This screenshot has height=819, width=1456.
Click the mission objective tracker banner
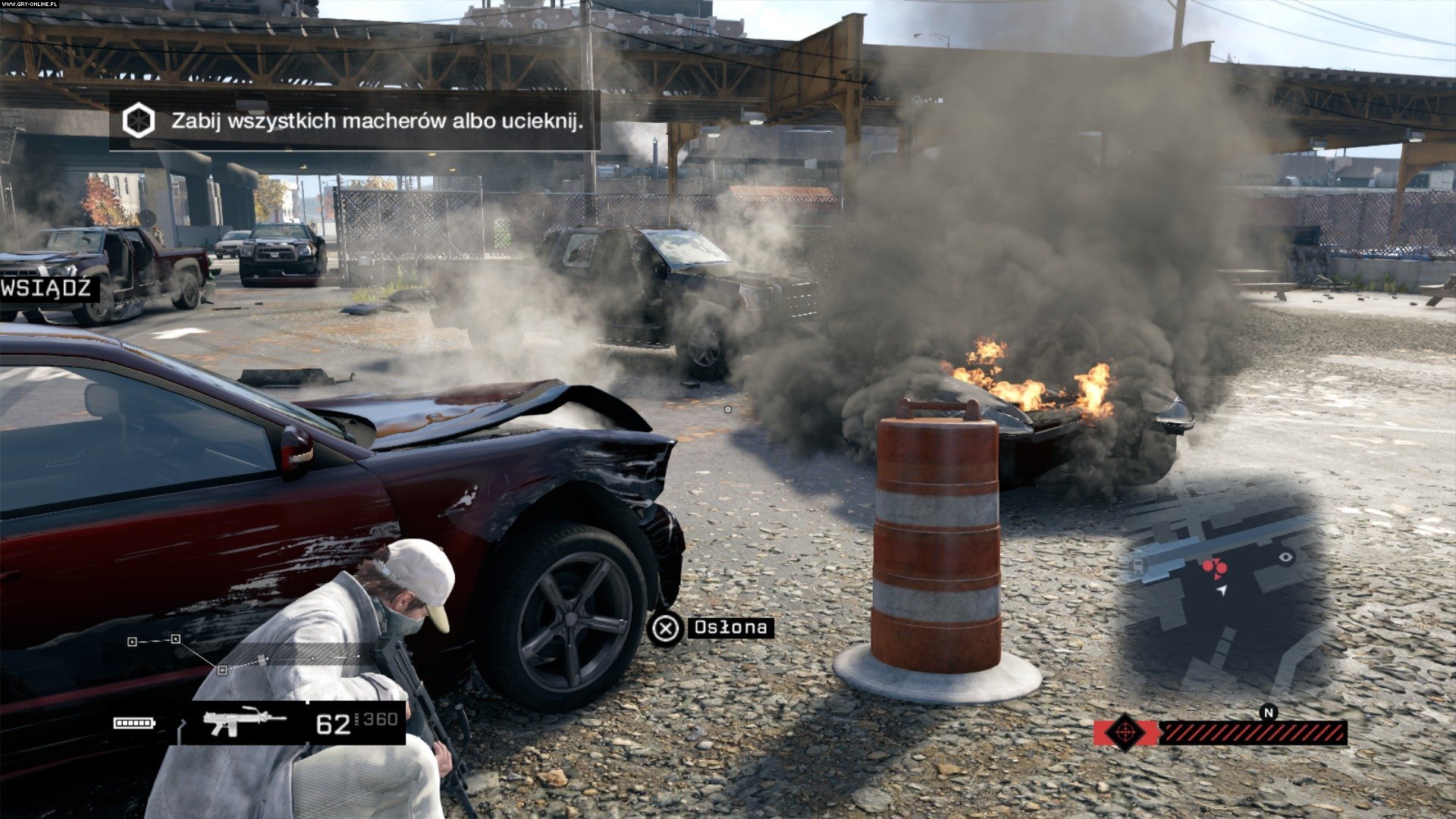click(355, 121)
